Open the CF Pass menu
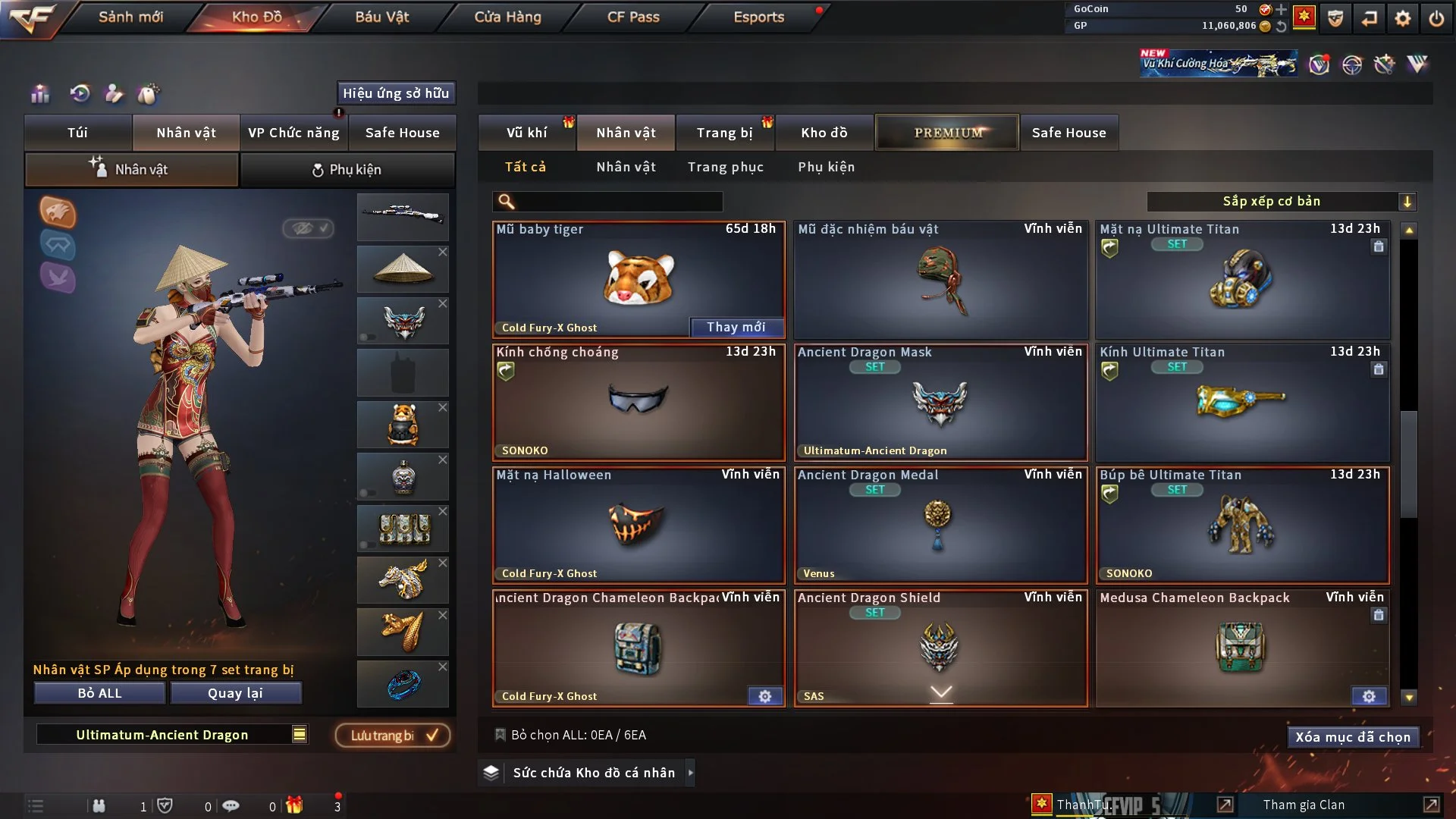Viewport: 1456px width, 819px height. [x=633, y=17]
